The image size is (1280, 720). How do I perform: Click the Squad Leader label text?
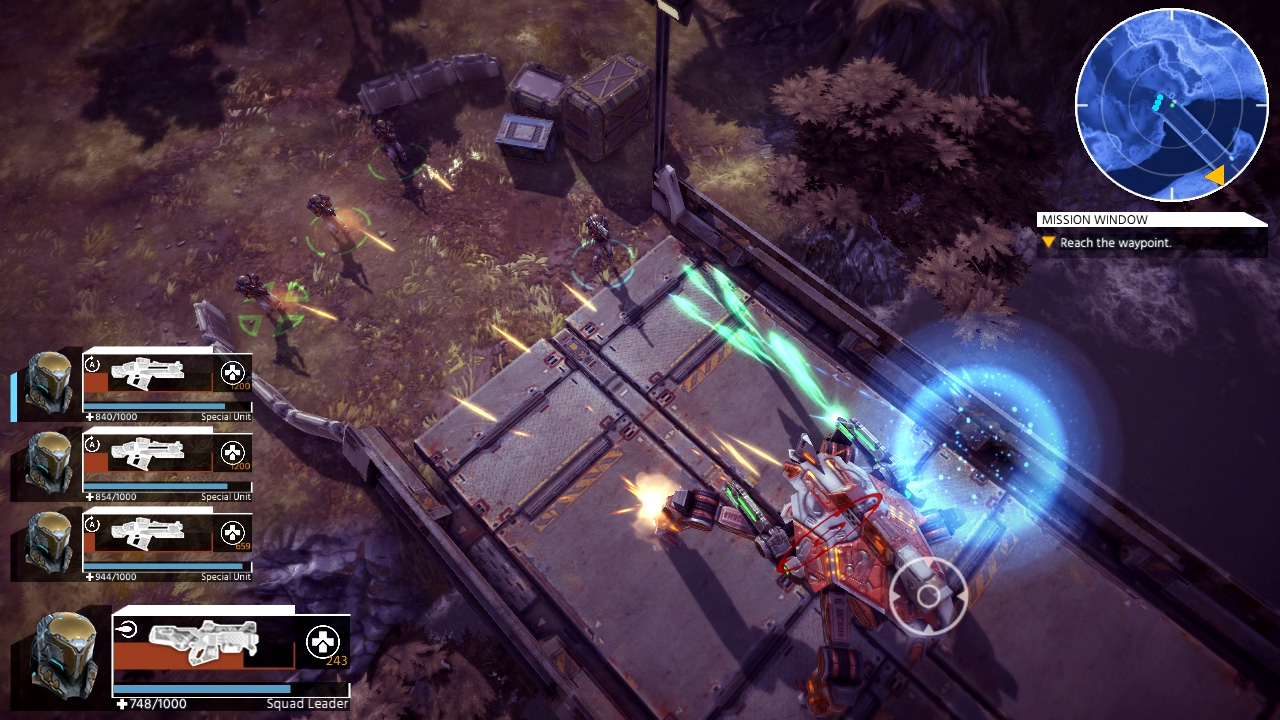[309, 703]
